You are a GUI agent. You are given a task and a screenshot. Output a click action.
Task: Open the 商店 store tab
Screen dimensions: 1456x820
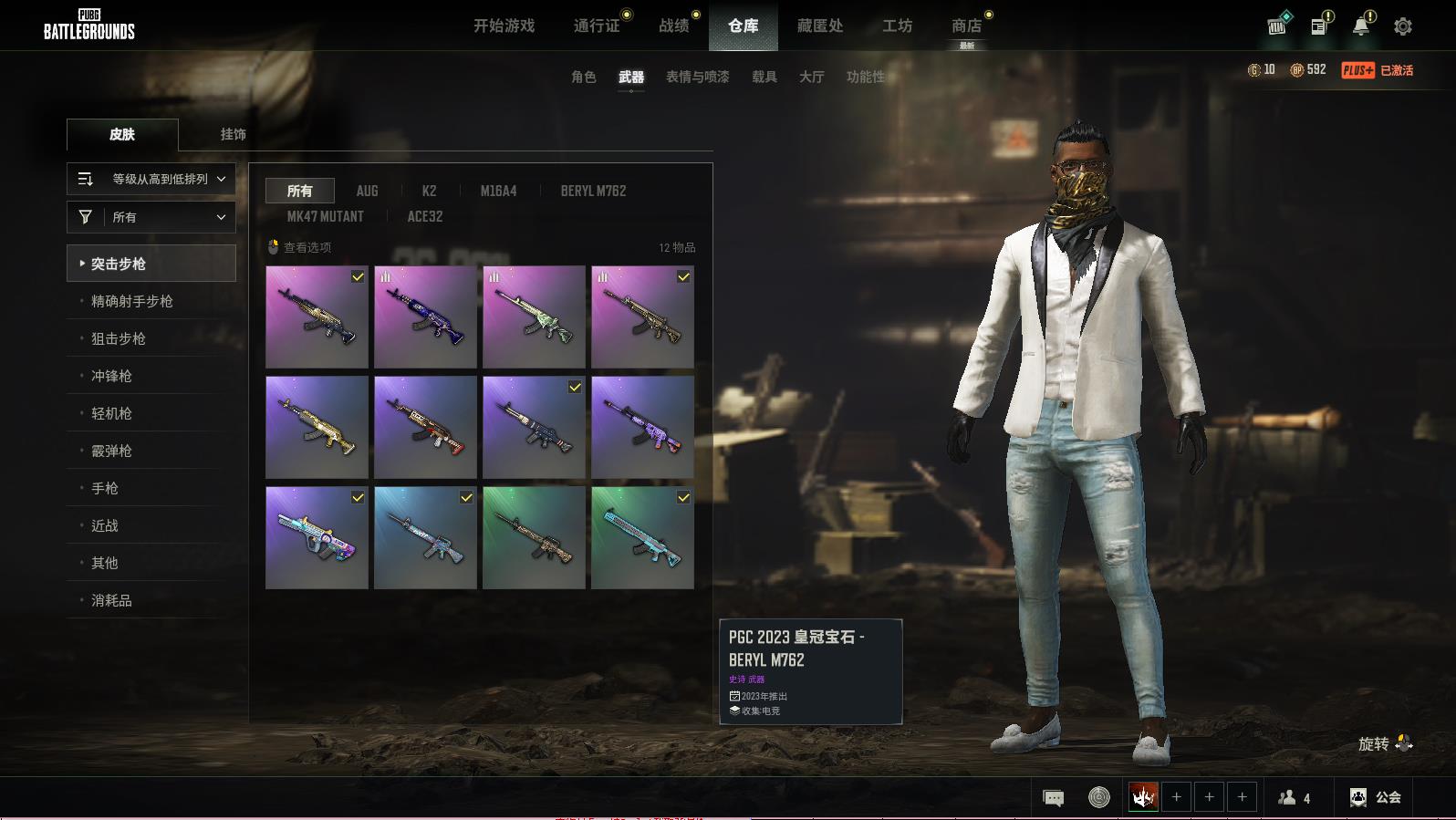tap(966, 26)
